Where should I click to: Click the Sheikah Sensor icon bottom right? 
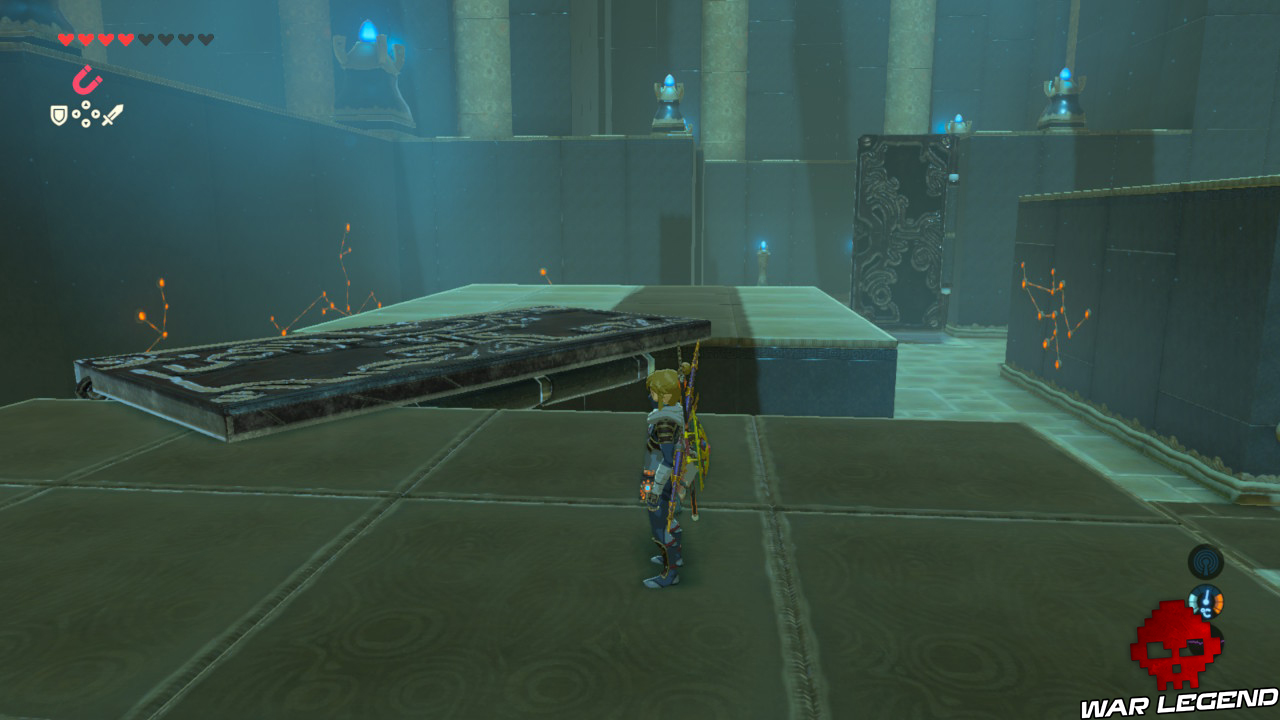pyautogui.click(x=1205, y=563)
